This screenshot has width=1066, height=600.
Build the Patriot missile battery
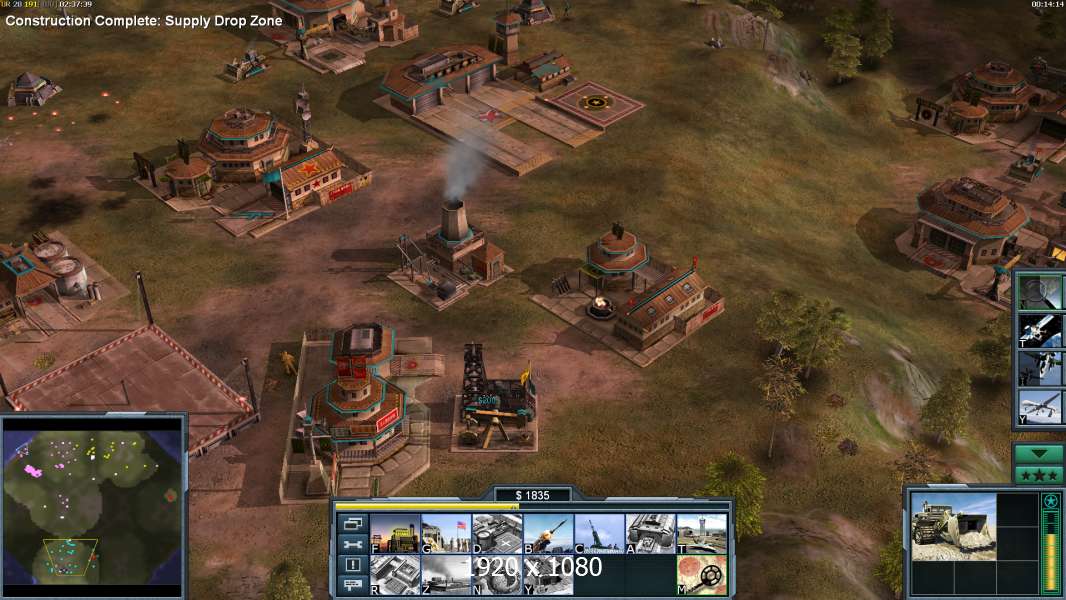pos(547,533)
